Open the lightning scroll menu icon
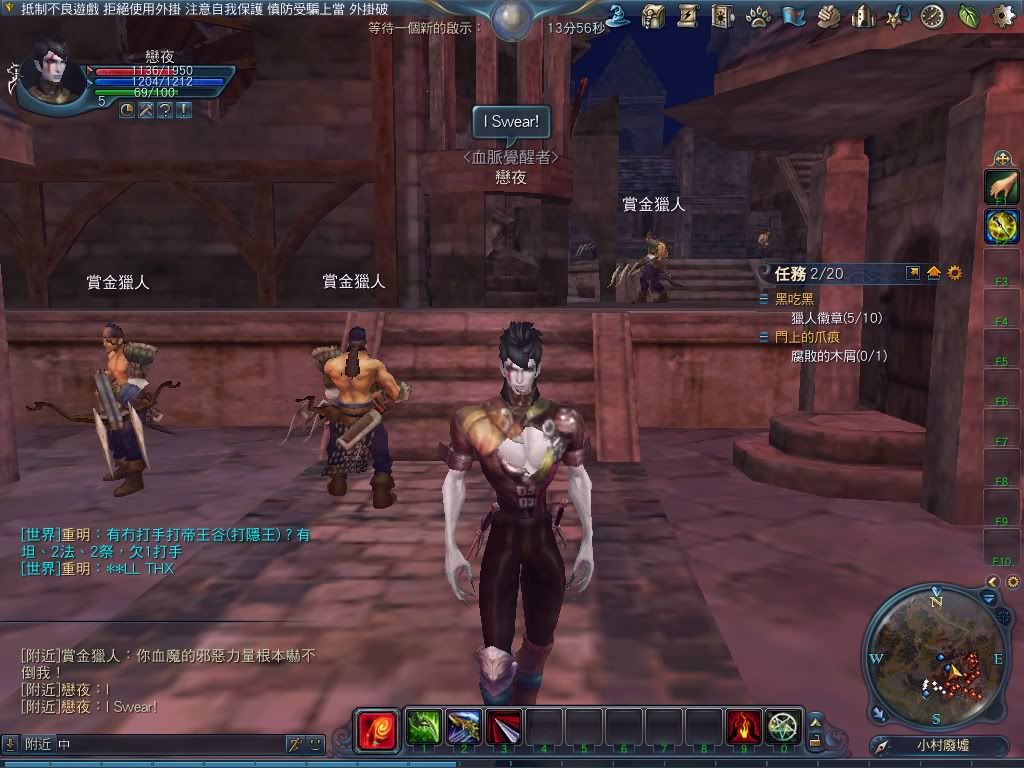The image size is (1024, 768). 688,16
